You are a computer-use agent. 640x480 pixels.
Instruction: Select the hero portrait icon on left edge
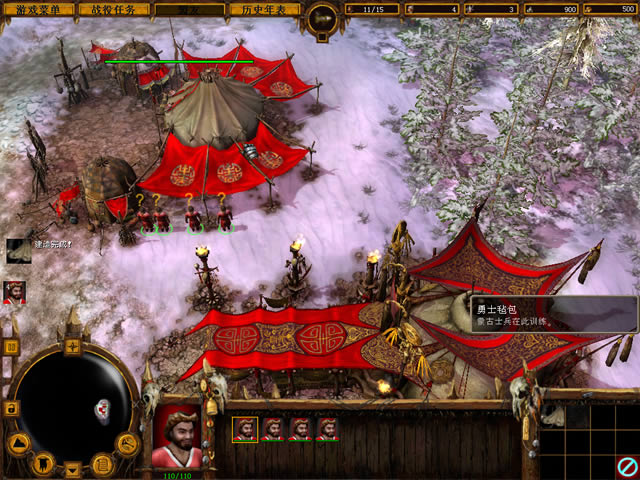tap(15, 291)
